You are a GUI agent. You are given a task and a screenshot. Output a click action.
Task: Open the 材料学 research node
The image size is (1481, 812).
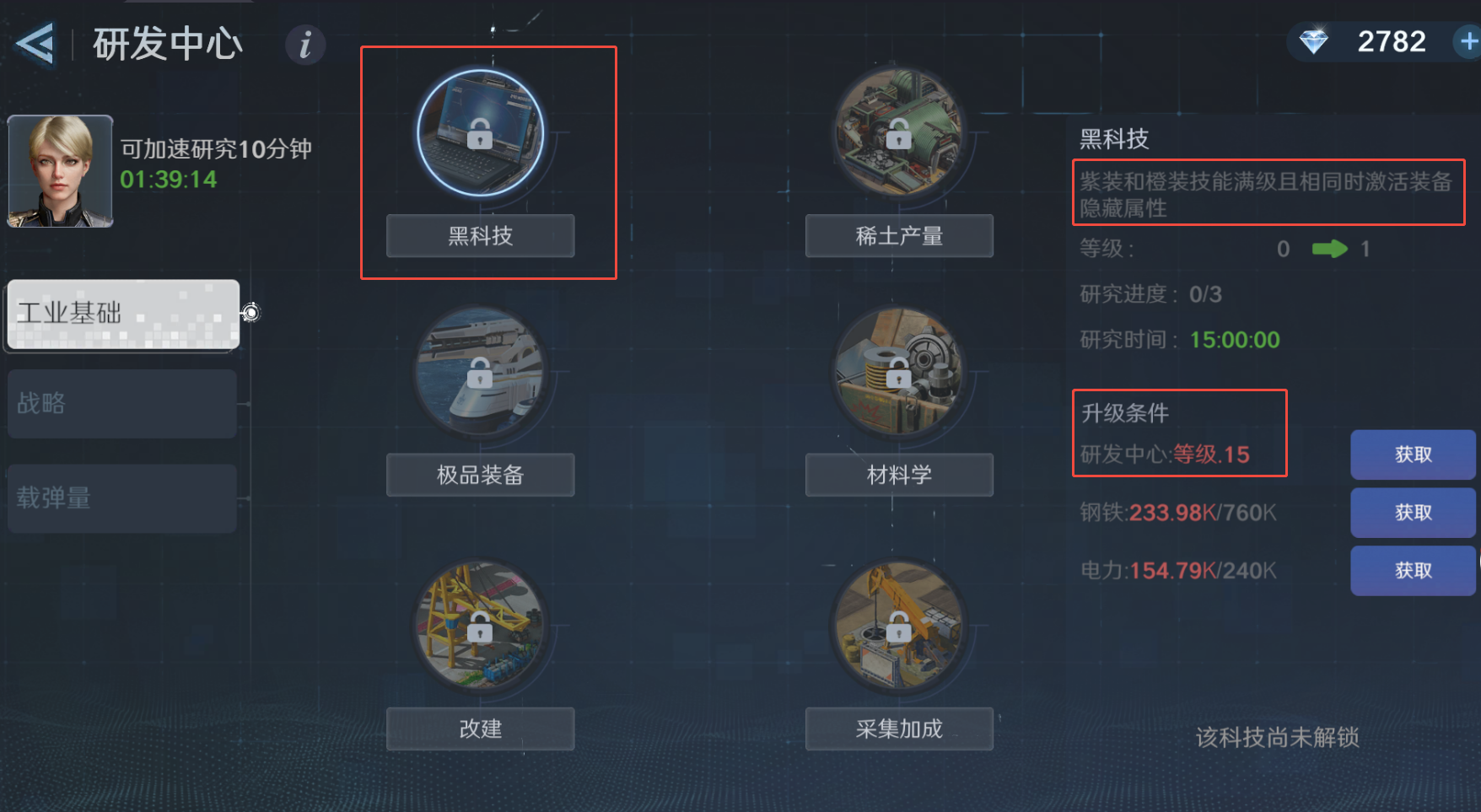tap(899, 371)
